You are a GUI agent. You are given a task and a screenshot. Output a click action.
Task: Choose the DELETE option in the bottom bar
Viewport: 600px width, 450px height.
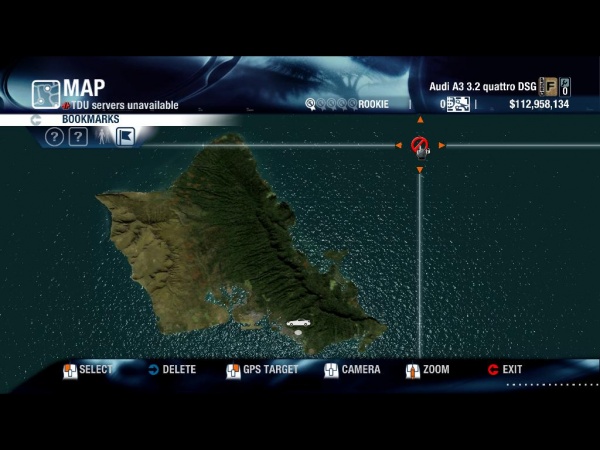point(171,370)
